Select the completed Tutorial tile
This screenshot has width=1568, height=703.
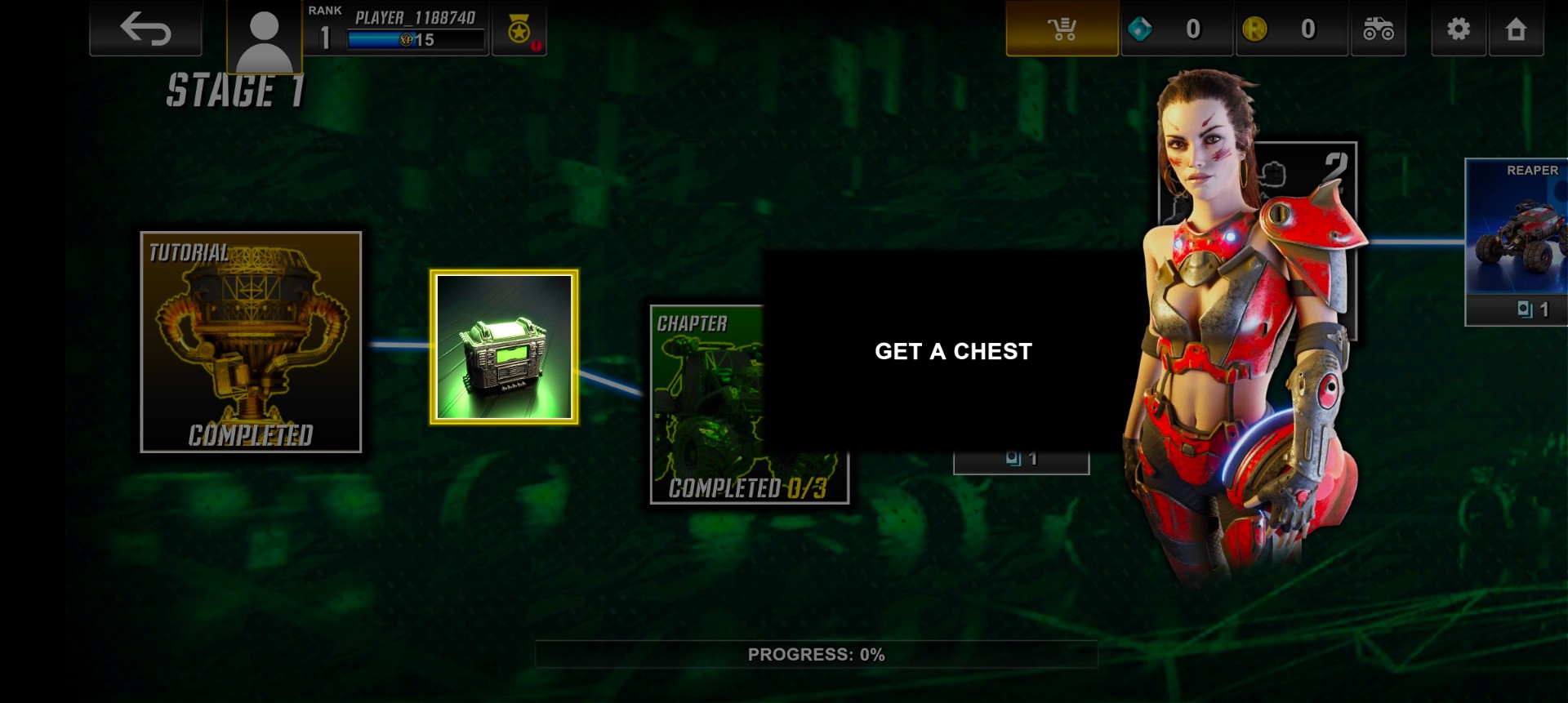(251, 342)
